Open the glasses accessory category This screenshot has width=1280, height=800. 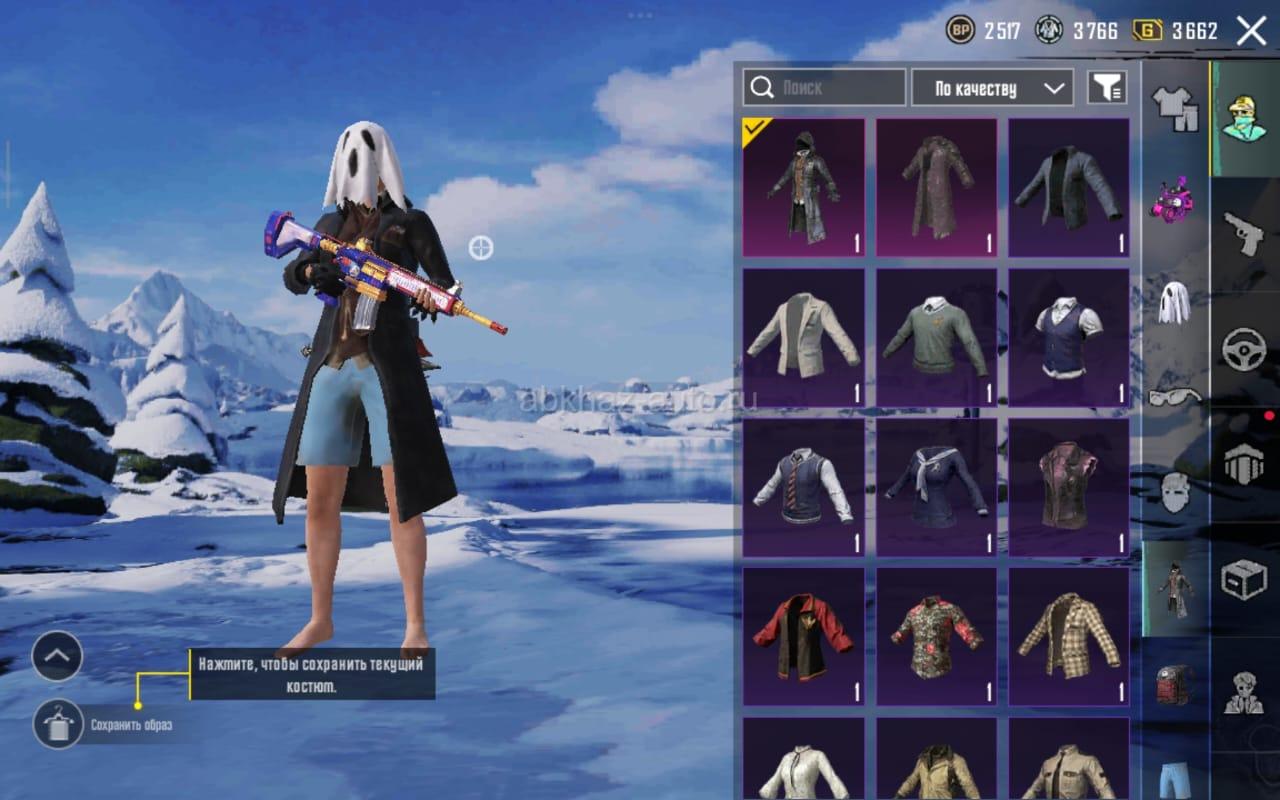pos(1174,397)
